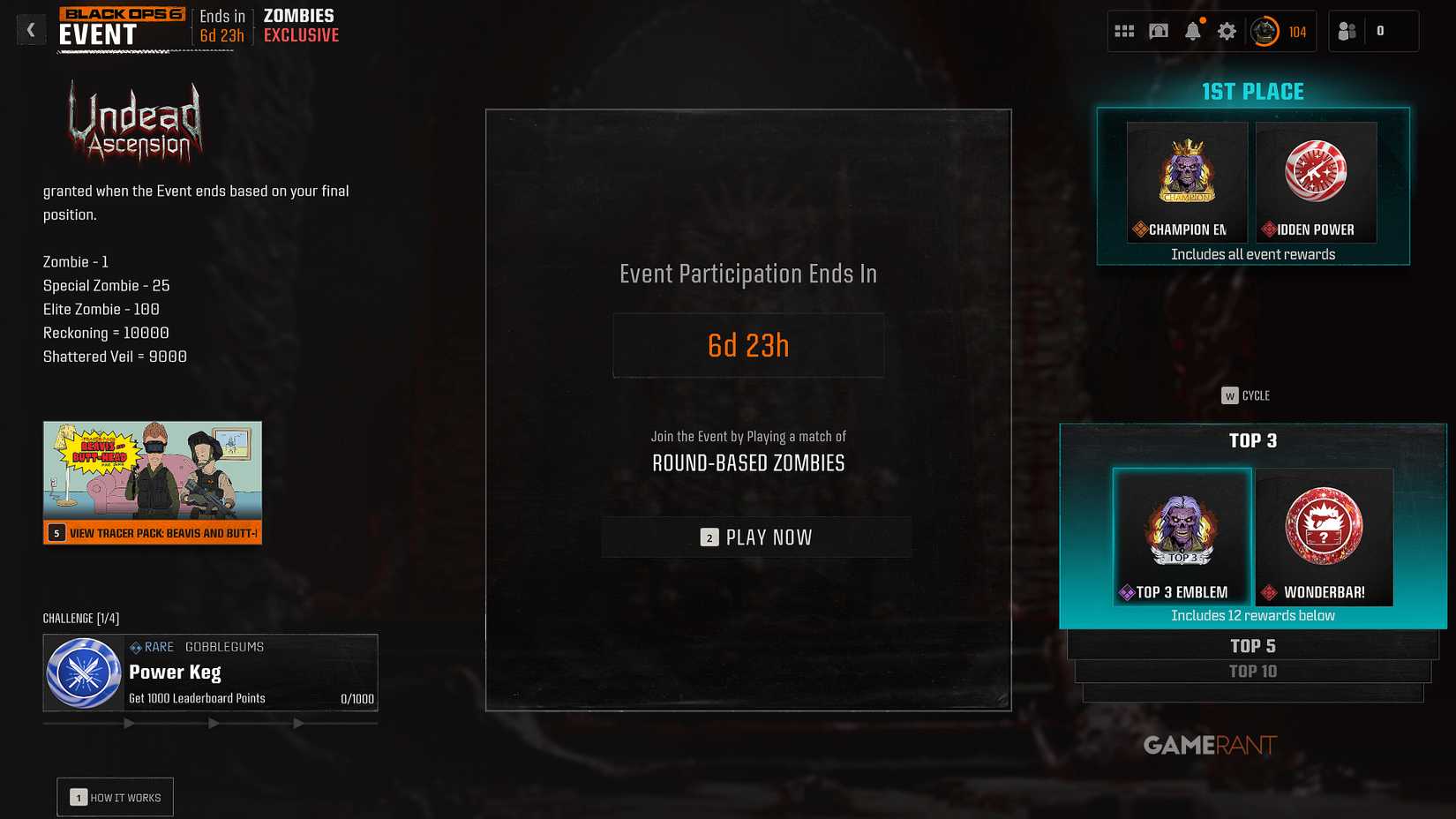The width and height of the screenshot is (1456, 819).
Task: Select the Hidden Power reward icon
Action: [x=1316, y=181]
